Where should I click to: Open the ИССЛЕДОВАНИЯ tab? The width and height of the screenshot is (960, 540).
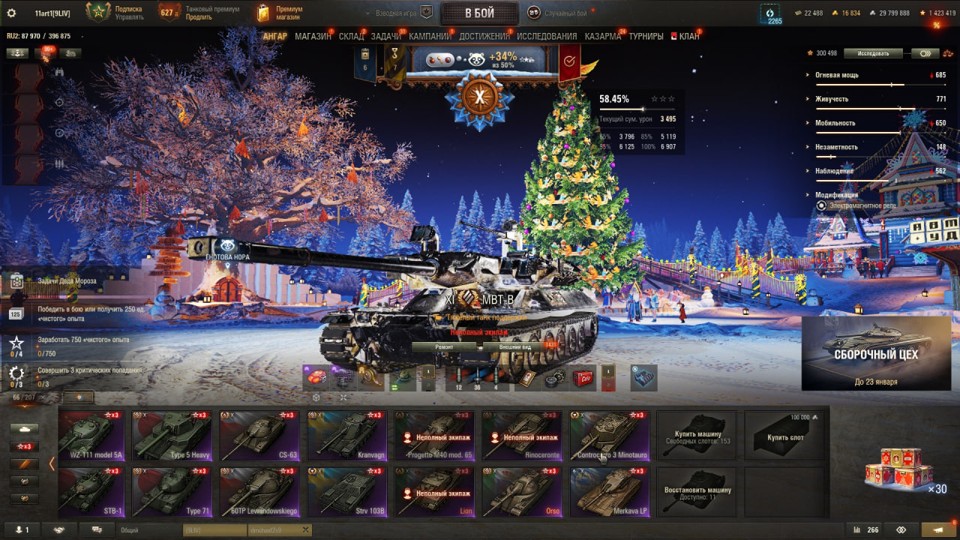point(547,37)
